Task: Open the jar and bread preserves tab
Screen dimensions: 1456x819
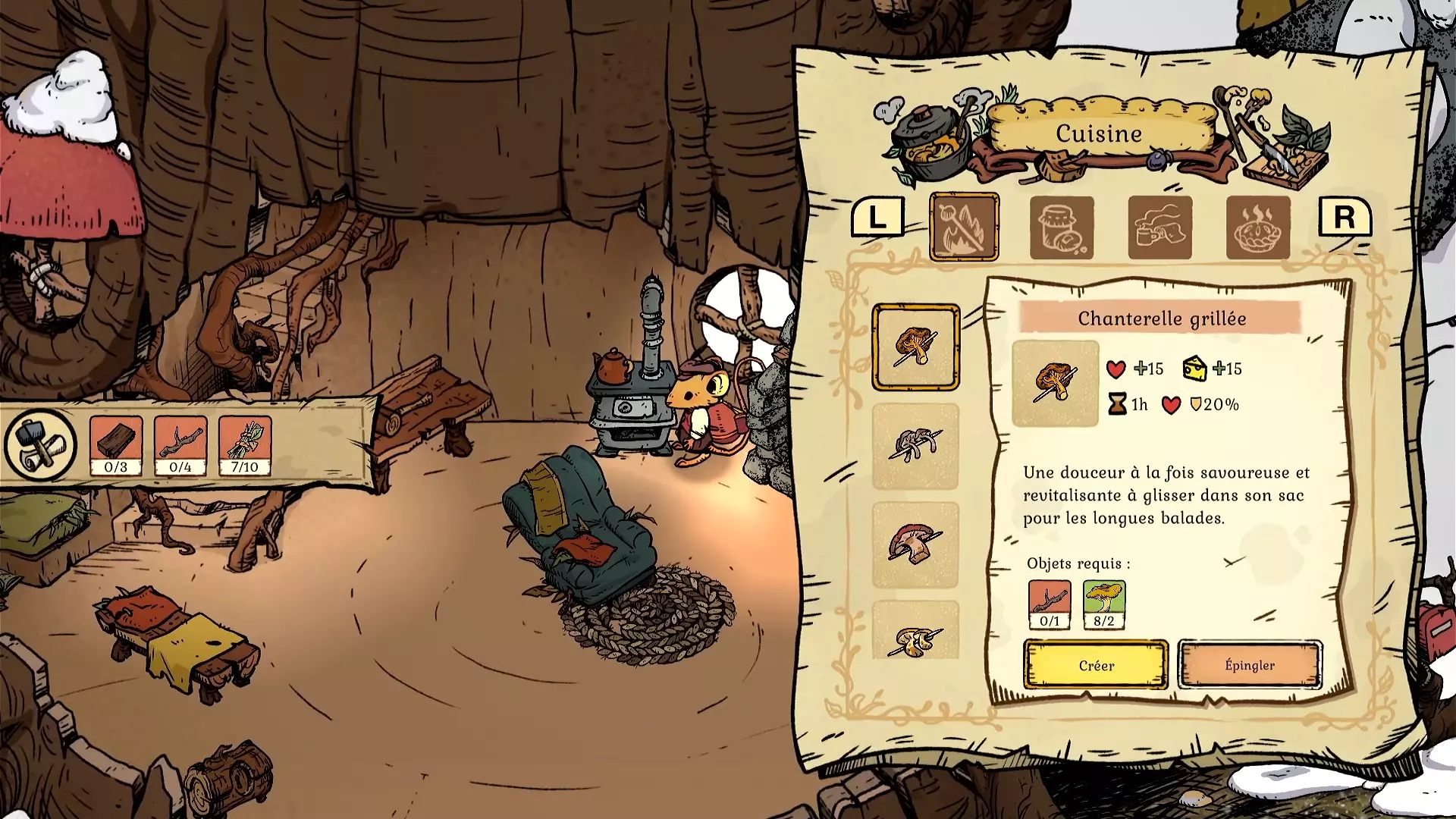Action: (x=1062, y=227)
